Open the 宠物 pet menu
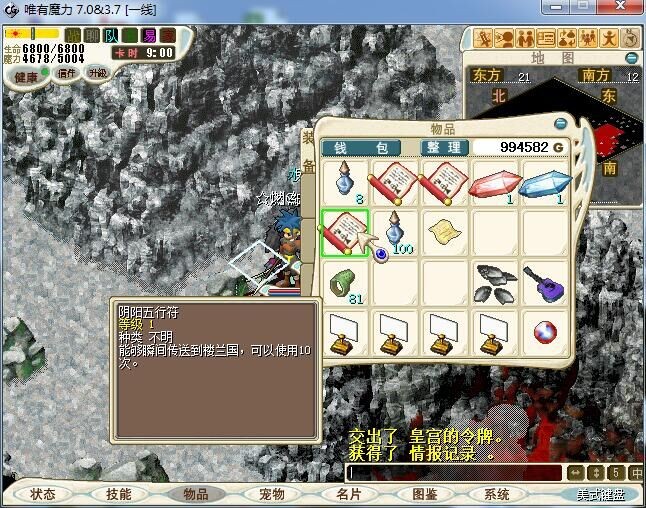The image size is (646, 508). click(272, 494)
